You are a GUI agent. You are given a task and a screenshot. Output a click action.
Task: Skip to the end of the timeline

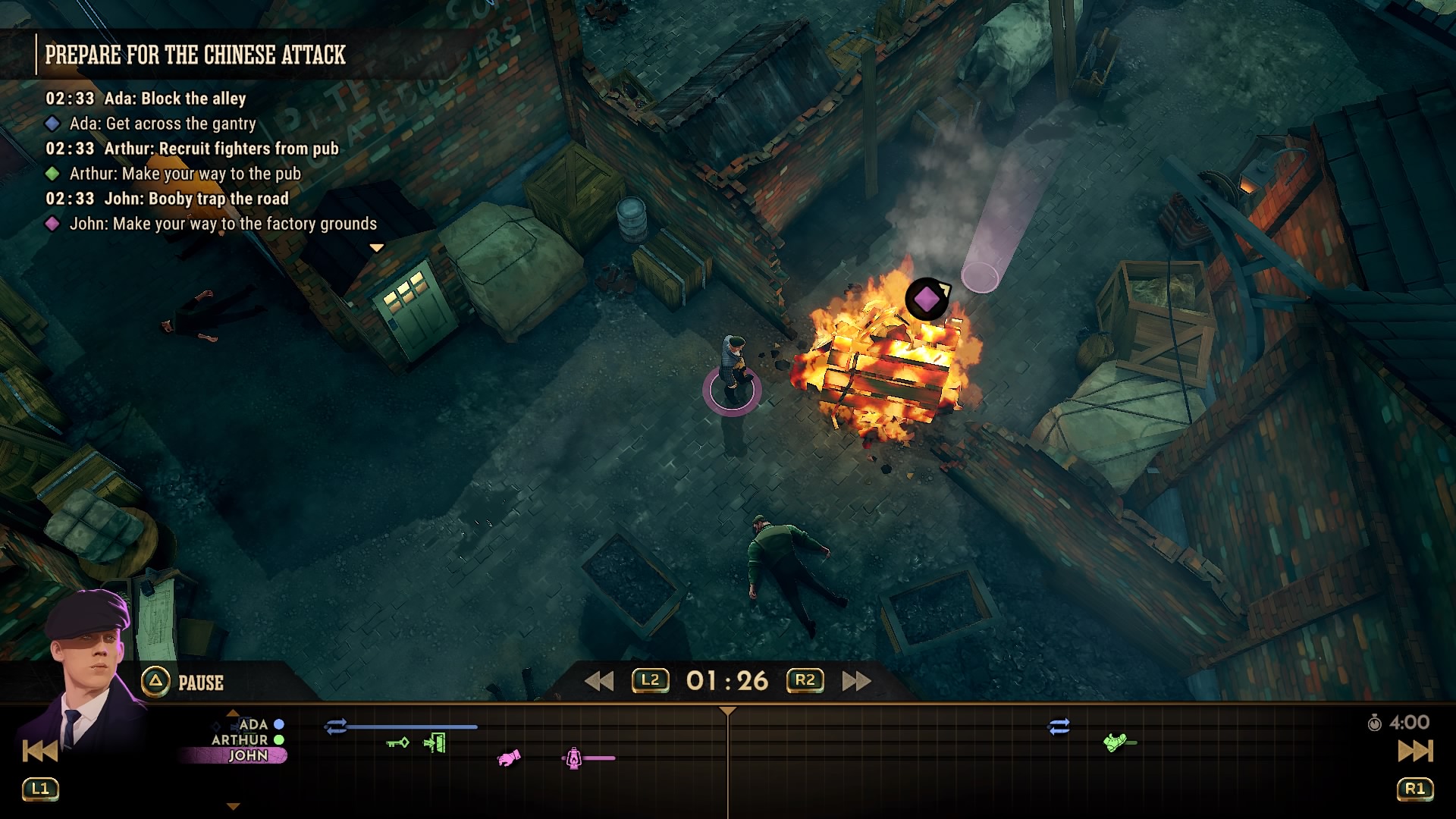point(1415,751)
